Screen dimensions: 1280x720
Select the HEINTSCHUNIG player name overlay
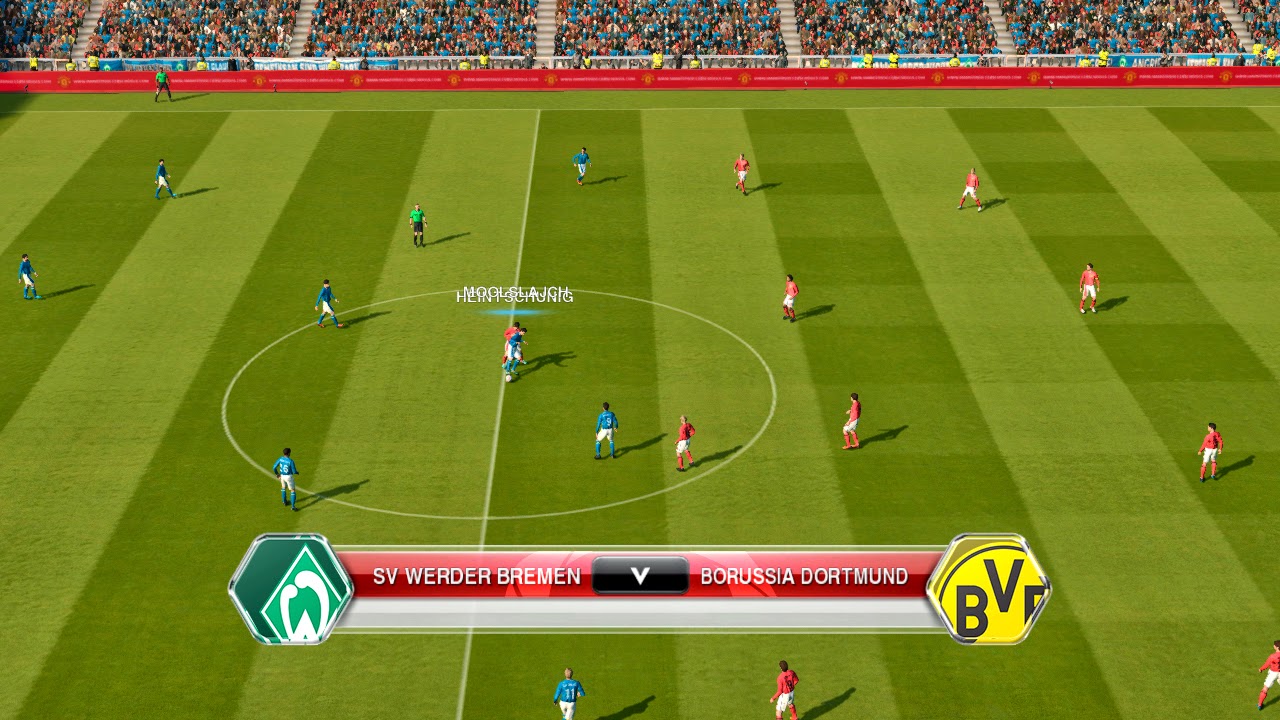coord(515,296)
